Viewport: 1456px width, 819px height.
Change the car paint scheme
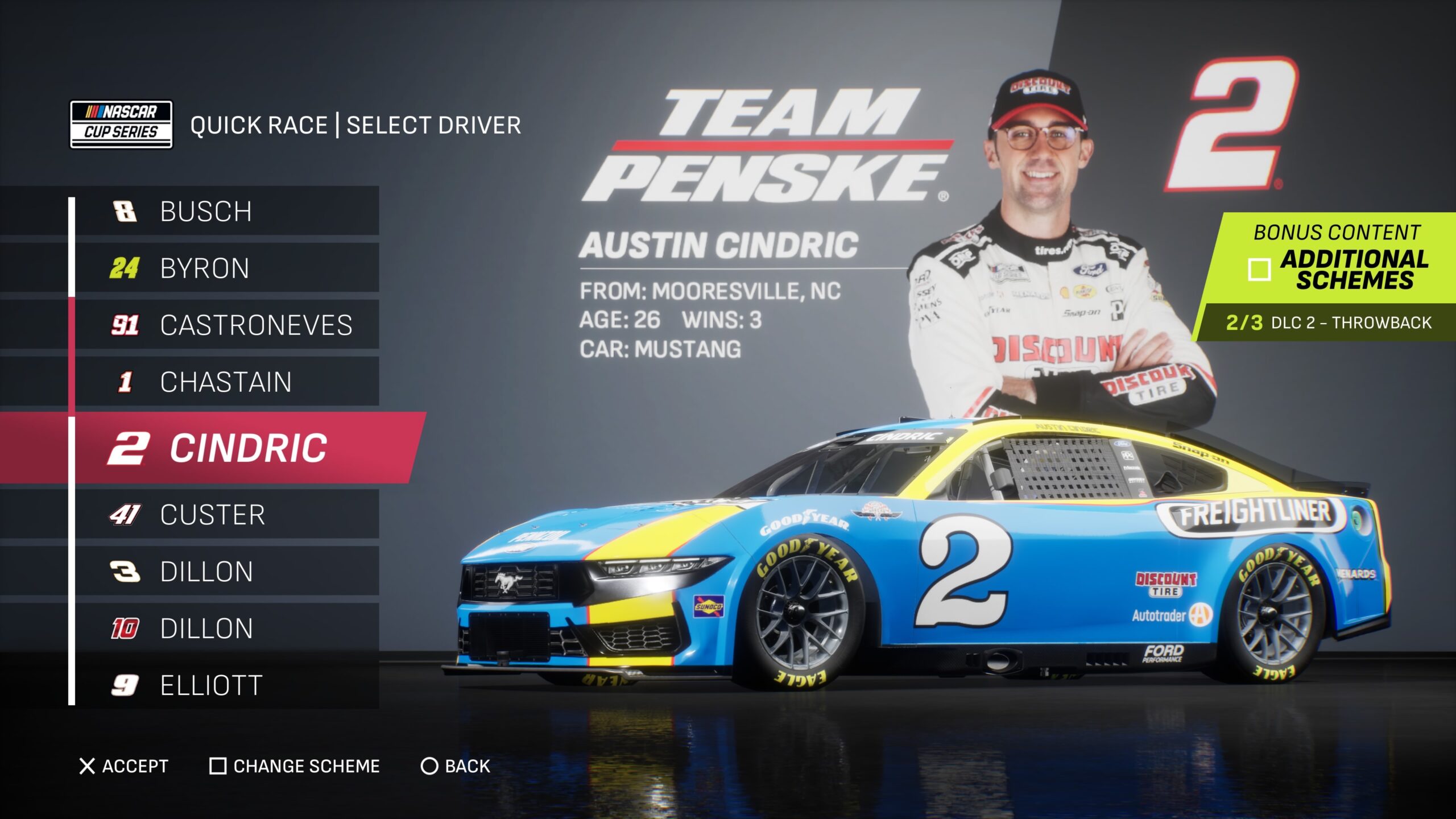tap(295, 766)
